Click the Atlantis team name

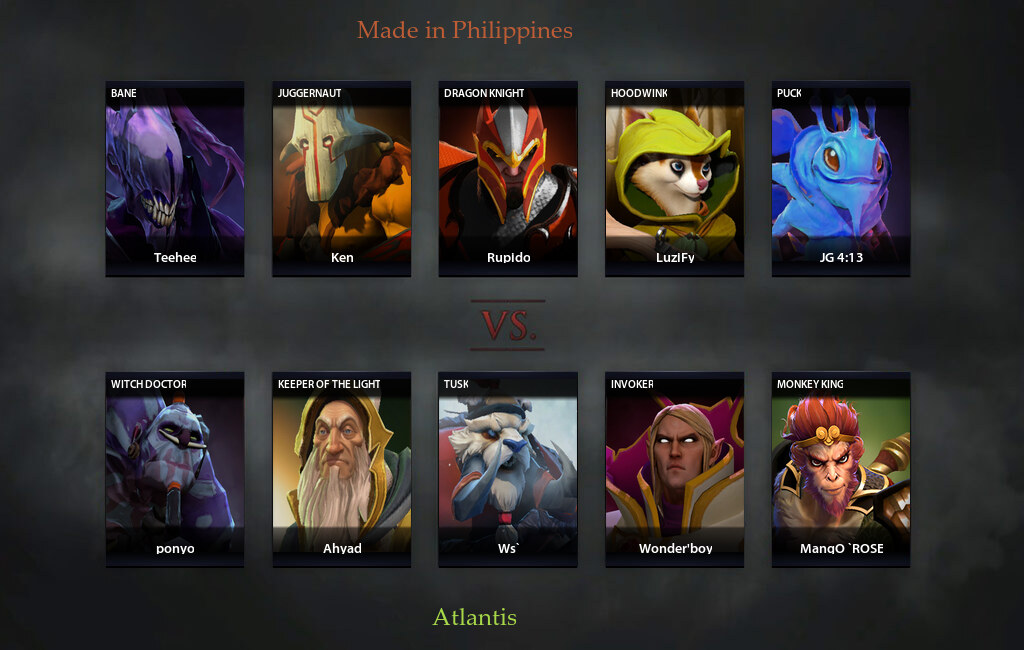tap(474, 617)
